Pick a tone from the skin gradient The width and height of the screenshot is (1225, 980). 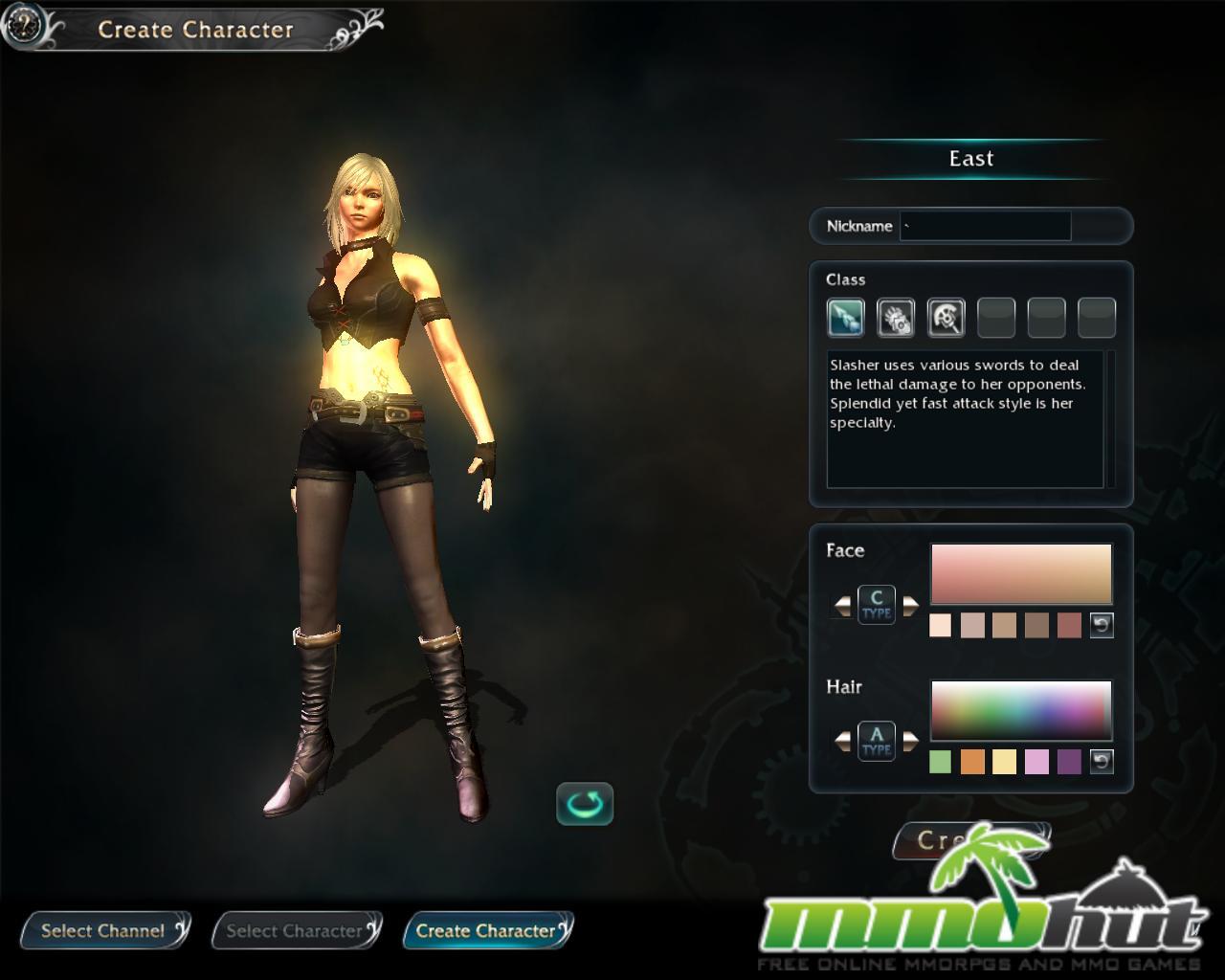pos(1020,574)
